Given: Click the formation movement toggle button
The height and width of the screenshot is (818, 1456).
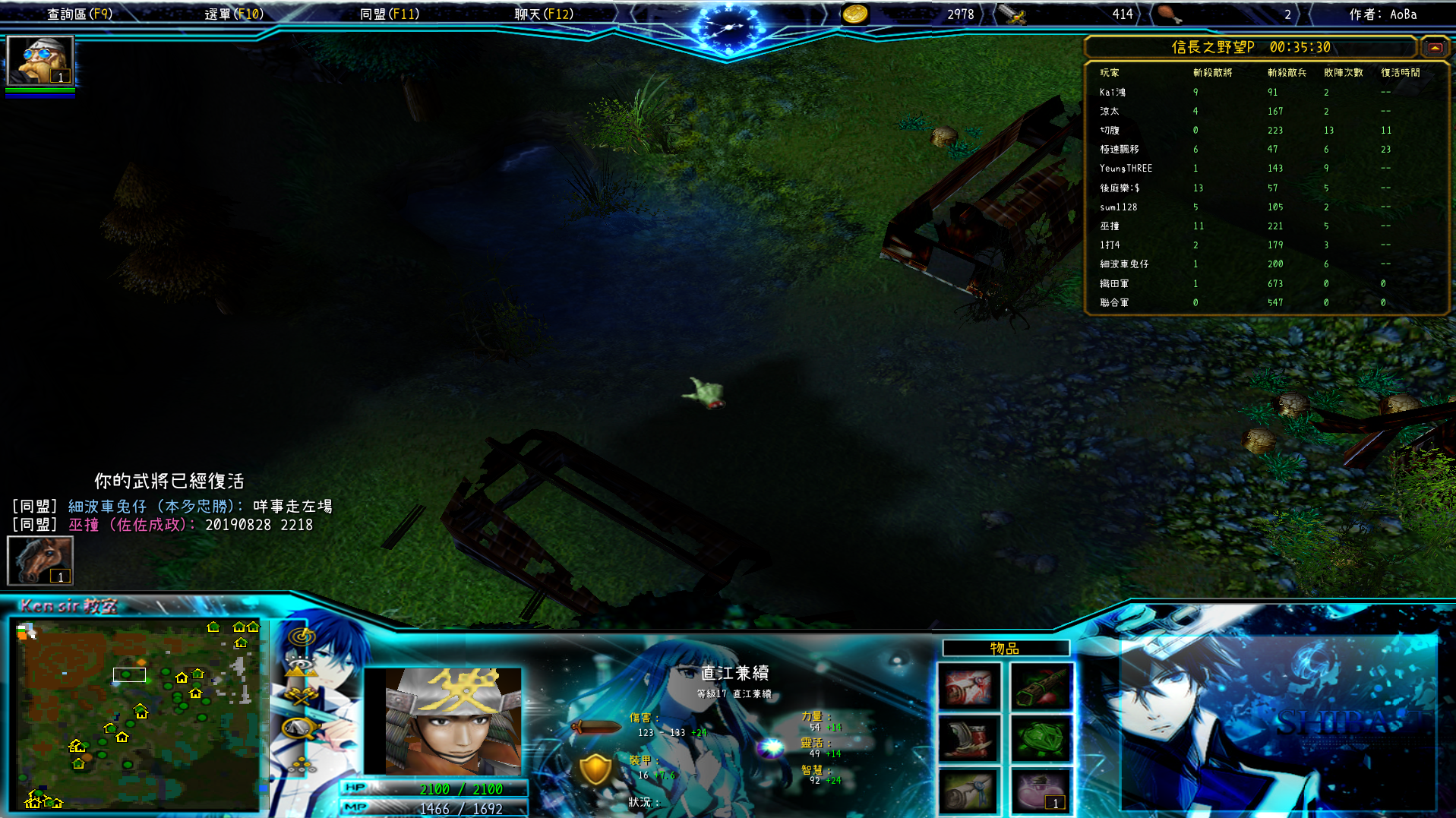Looking at the screenshot, I should [x=302, y=763].
